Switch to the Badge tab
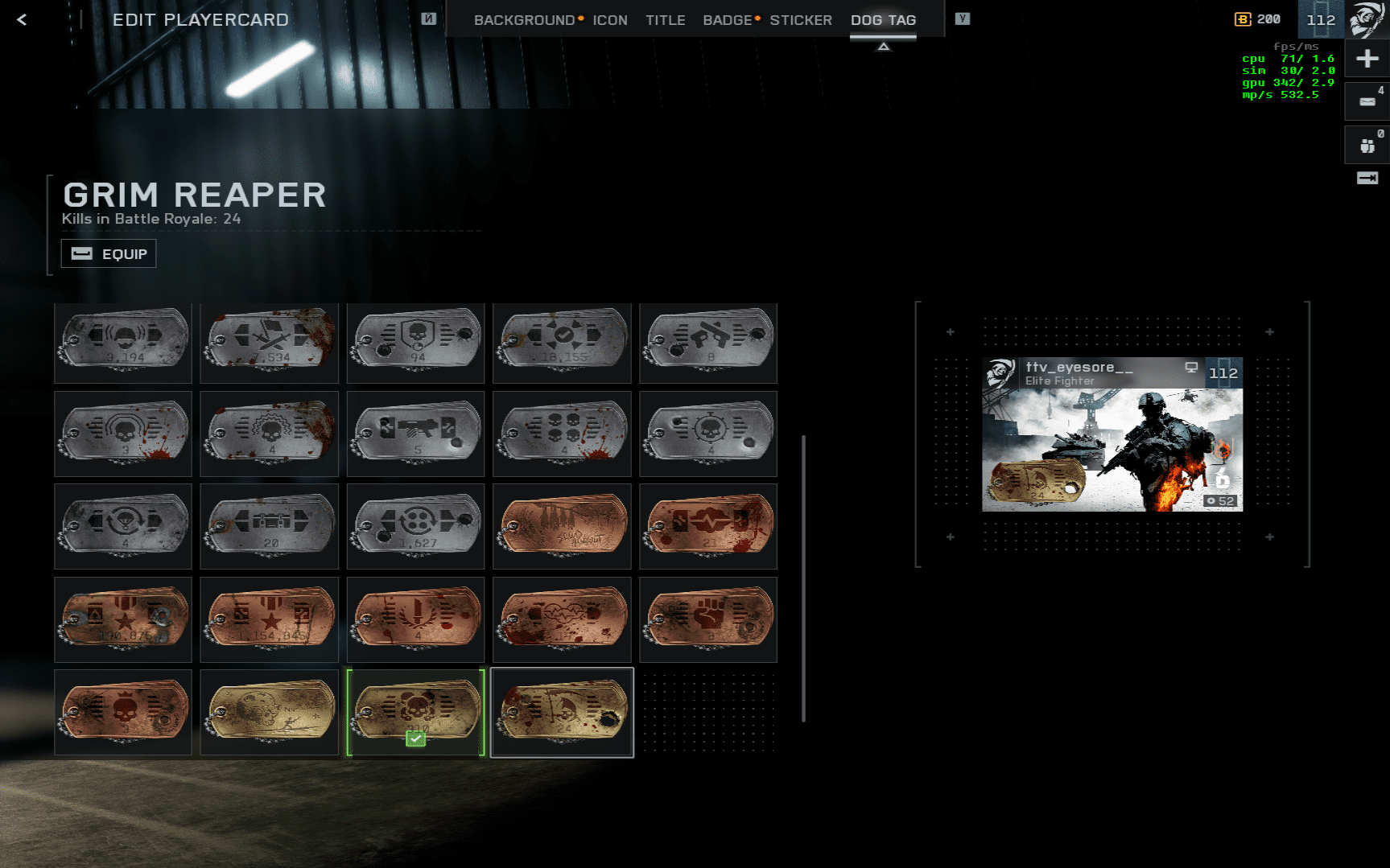The height and width of the screenshot is (868, 1390). [727, 20]
